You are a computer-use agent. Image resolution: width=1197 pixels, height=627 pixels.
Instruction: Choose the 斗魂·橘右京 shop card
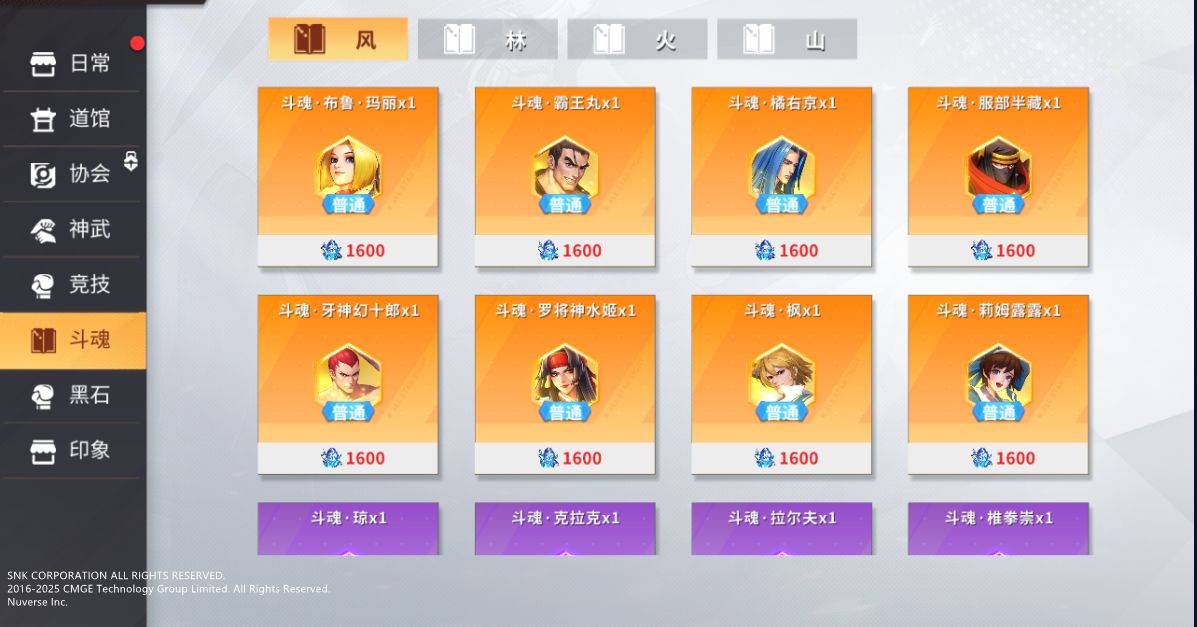782,177
